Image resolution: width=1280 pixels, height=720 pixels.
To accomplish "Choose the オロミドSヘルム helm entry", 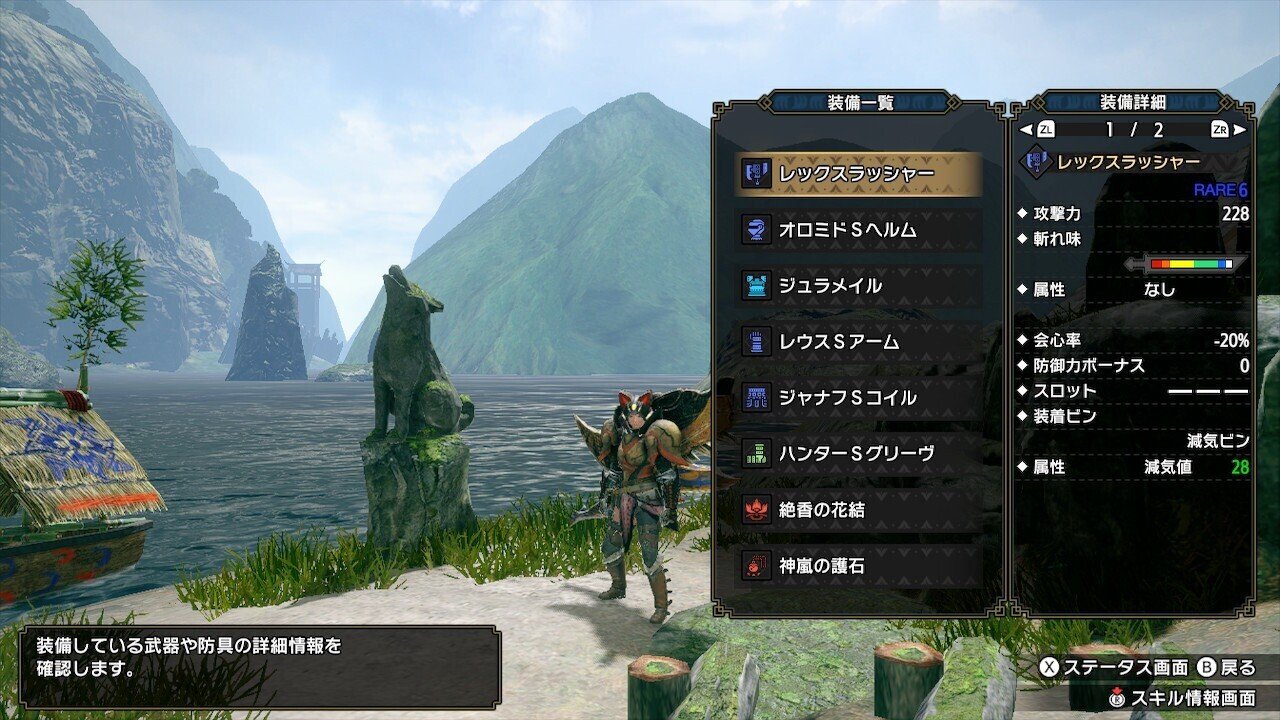I will [858, 230].
